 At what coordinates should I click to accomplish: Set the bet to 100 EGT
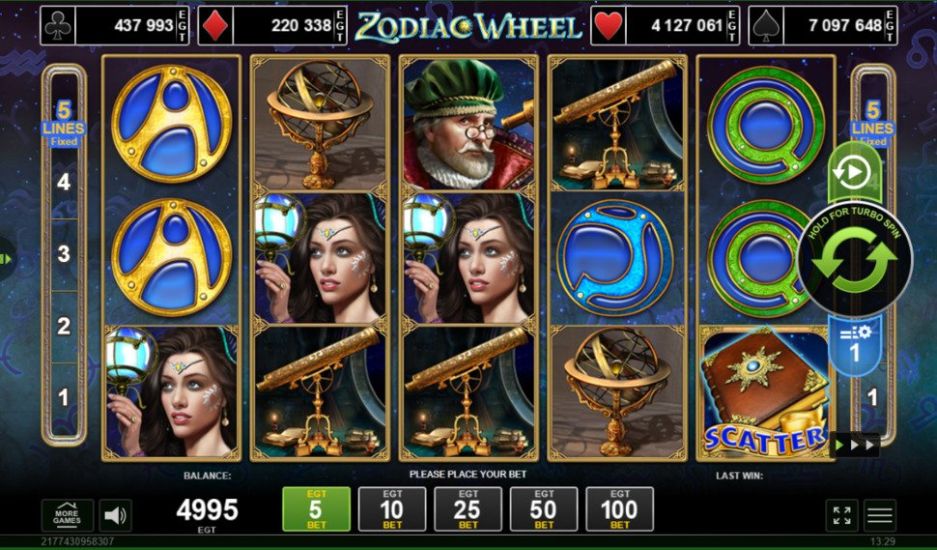[619, 509]
